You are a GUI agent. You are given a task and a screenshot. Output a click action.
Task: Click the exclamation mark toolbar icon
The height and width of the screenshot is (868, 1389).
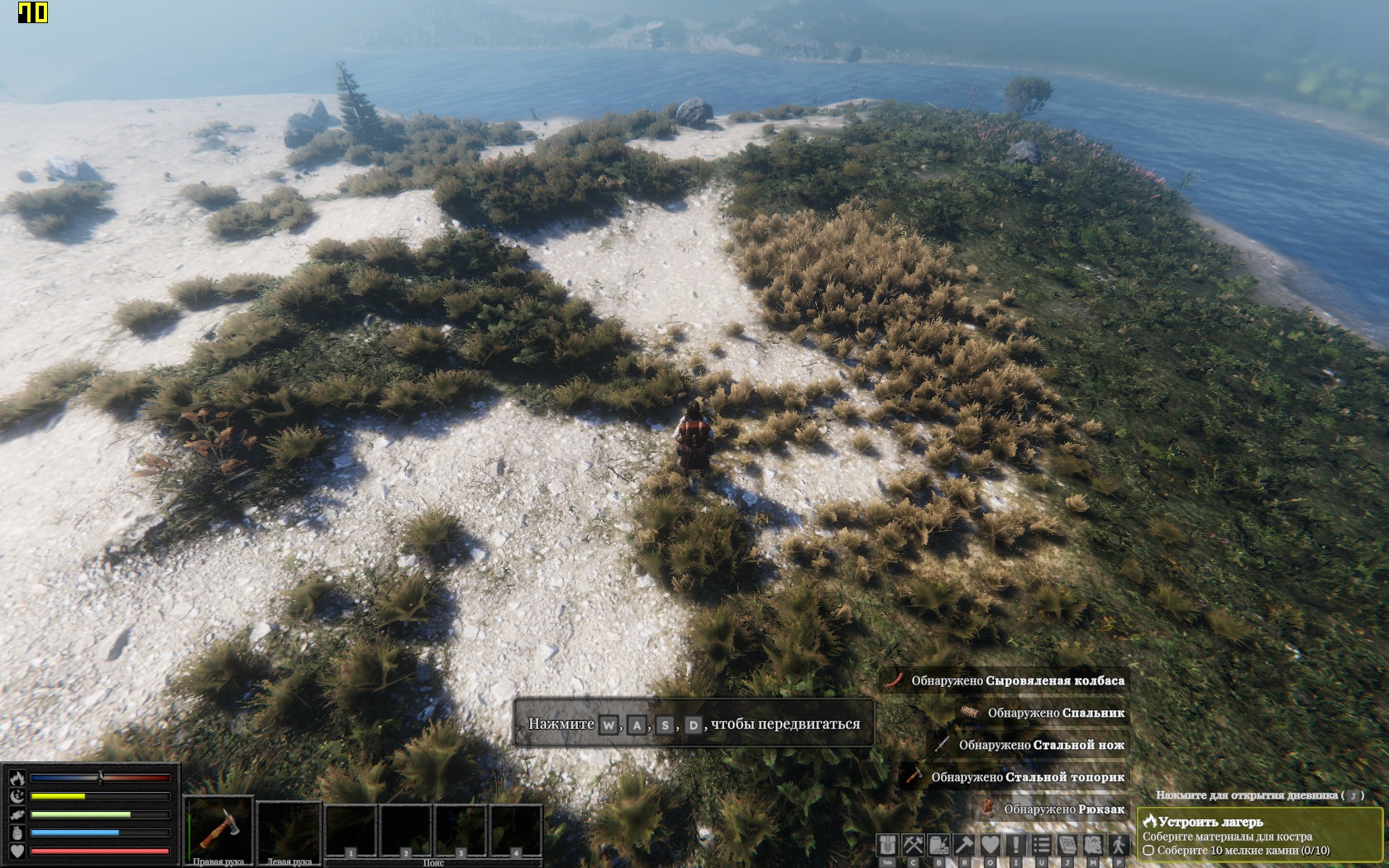pyautogui.click(x=1015, y=845)
